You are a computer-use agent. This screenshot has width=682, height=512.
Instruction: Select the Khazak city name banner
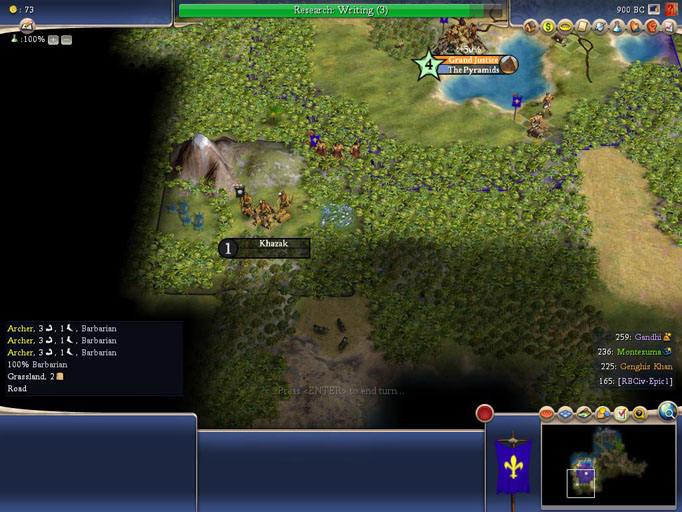click(273, 244)
